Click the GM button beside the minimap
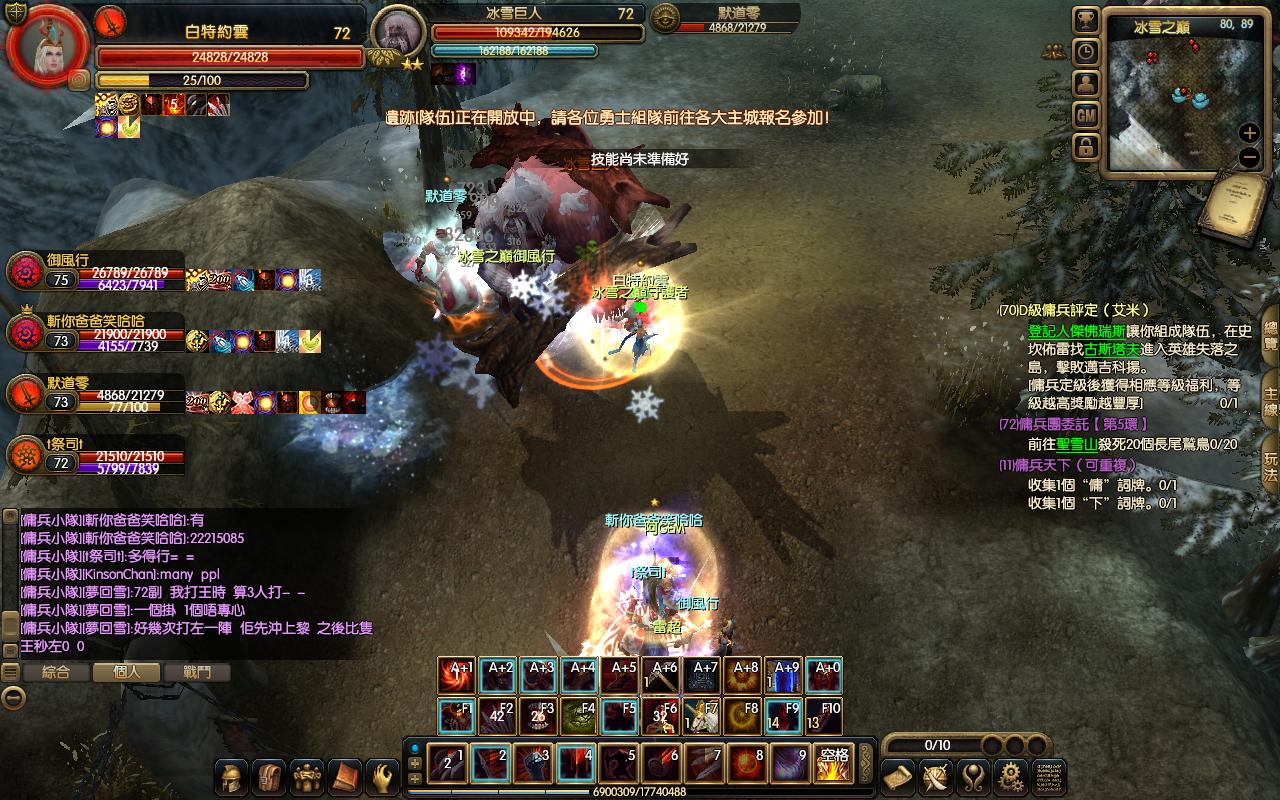Viewport: 1280px width, 800px height. (x=1086, y=115)
